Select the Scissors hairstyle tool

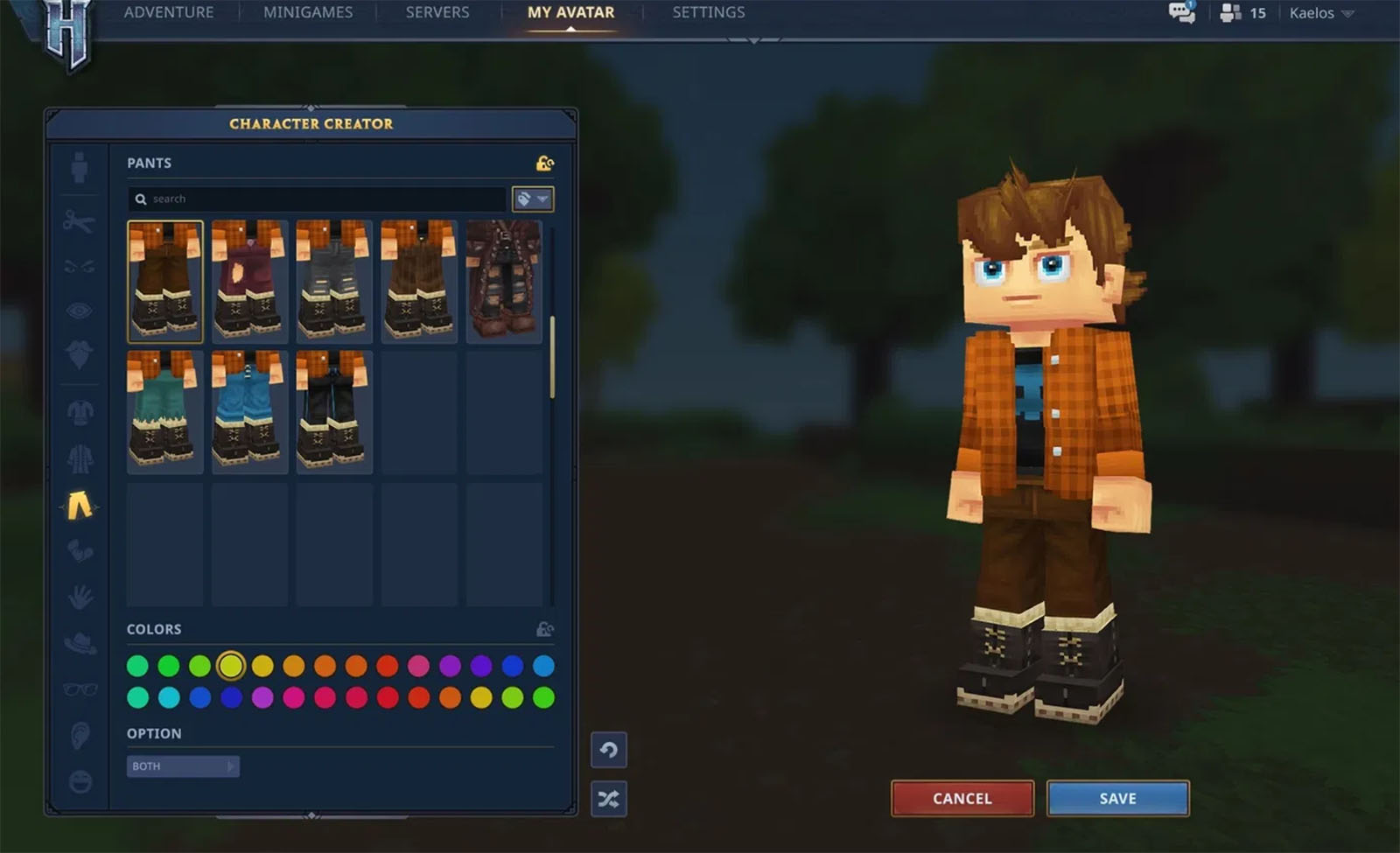79,221
